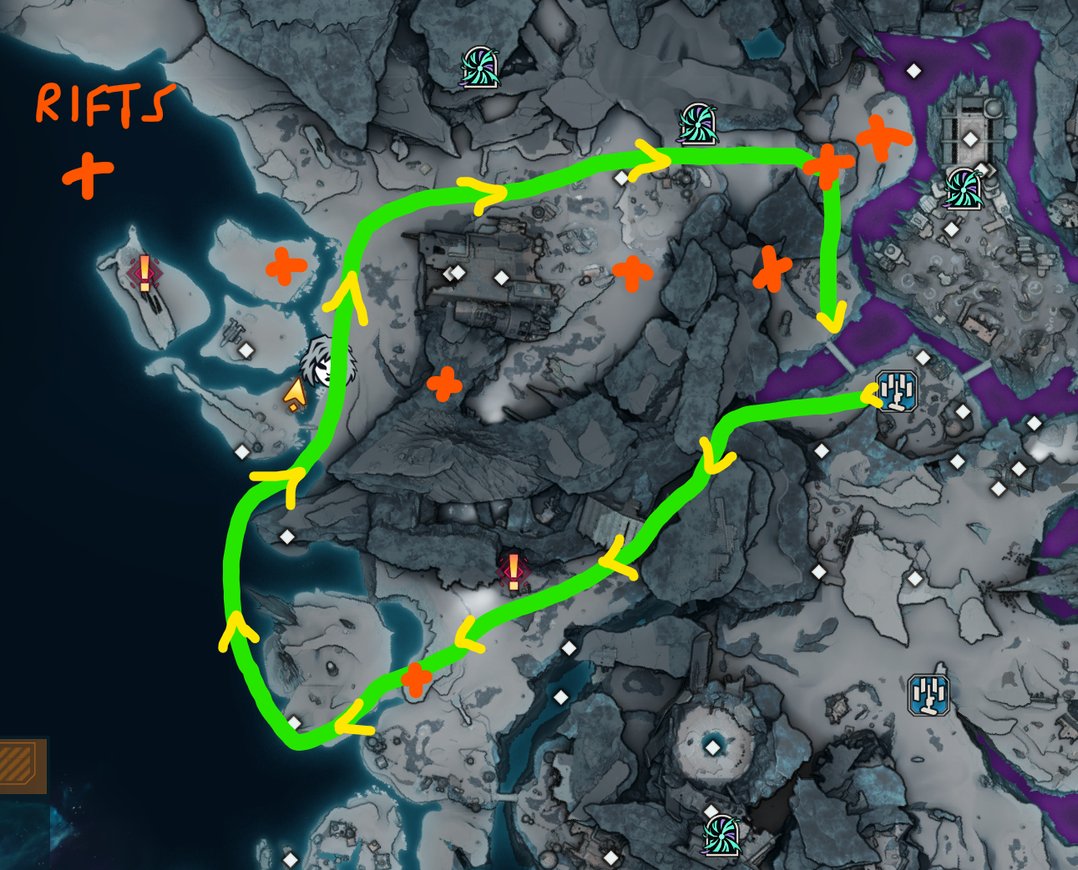The height and width of the screenshot is (870, 1078).
Task: Click the brown striped crate tile
Action: tap(20, 765)
